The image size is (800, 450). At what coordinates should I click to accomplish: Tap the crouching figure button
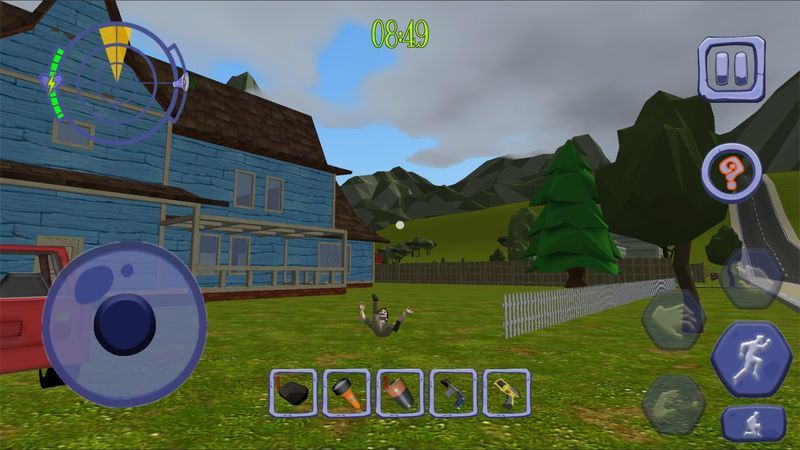(752, 423)
